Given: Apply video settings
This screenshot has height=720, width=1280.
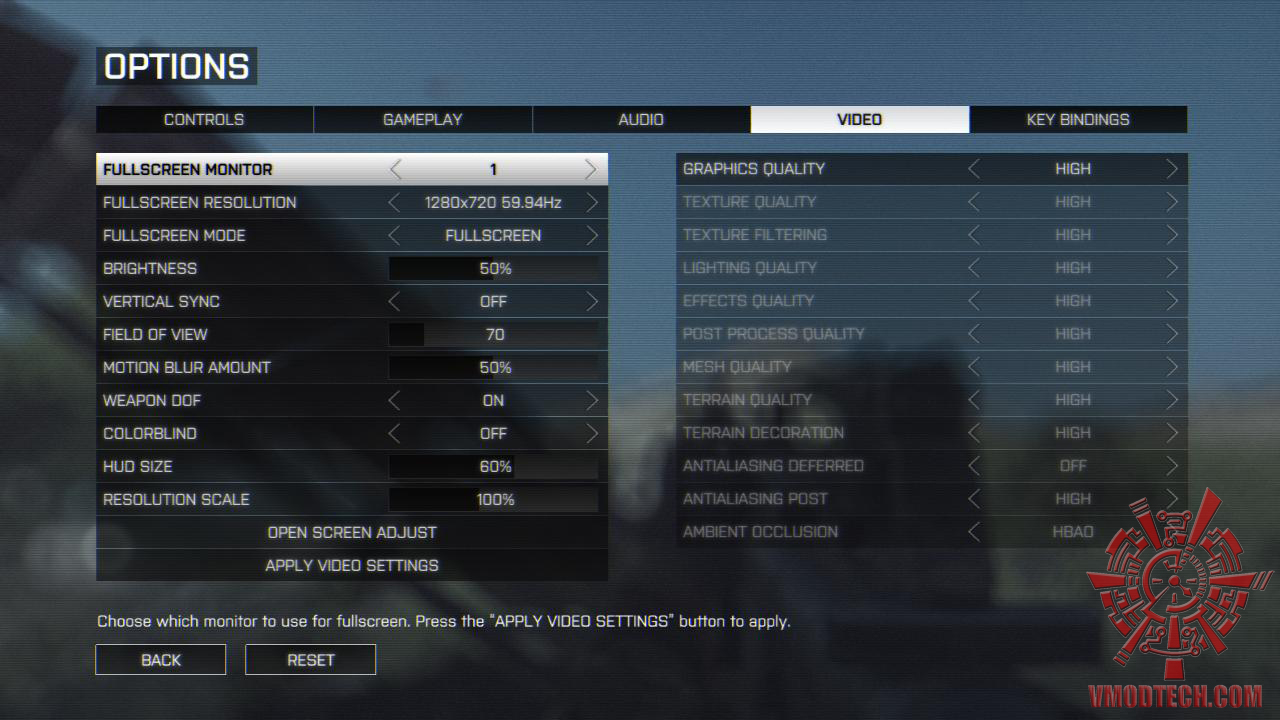Looking at the screenshot, I should tap(352, 565).
